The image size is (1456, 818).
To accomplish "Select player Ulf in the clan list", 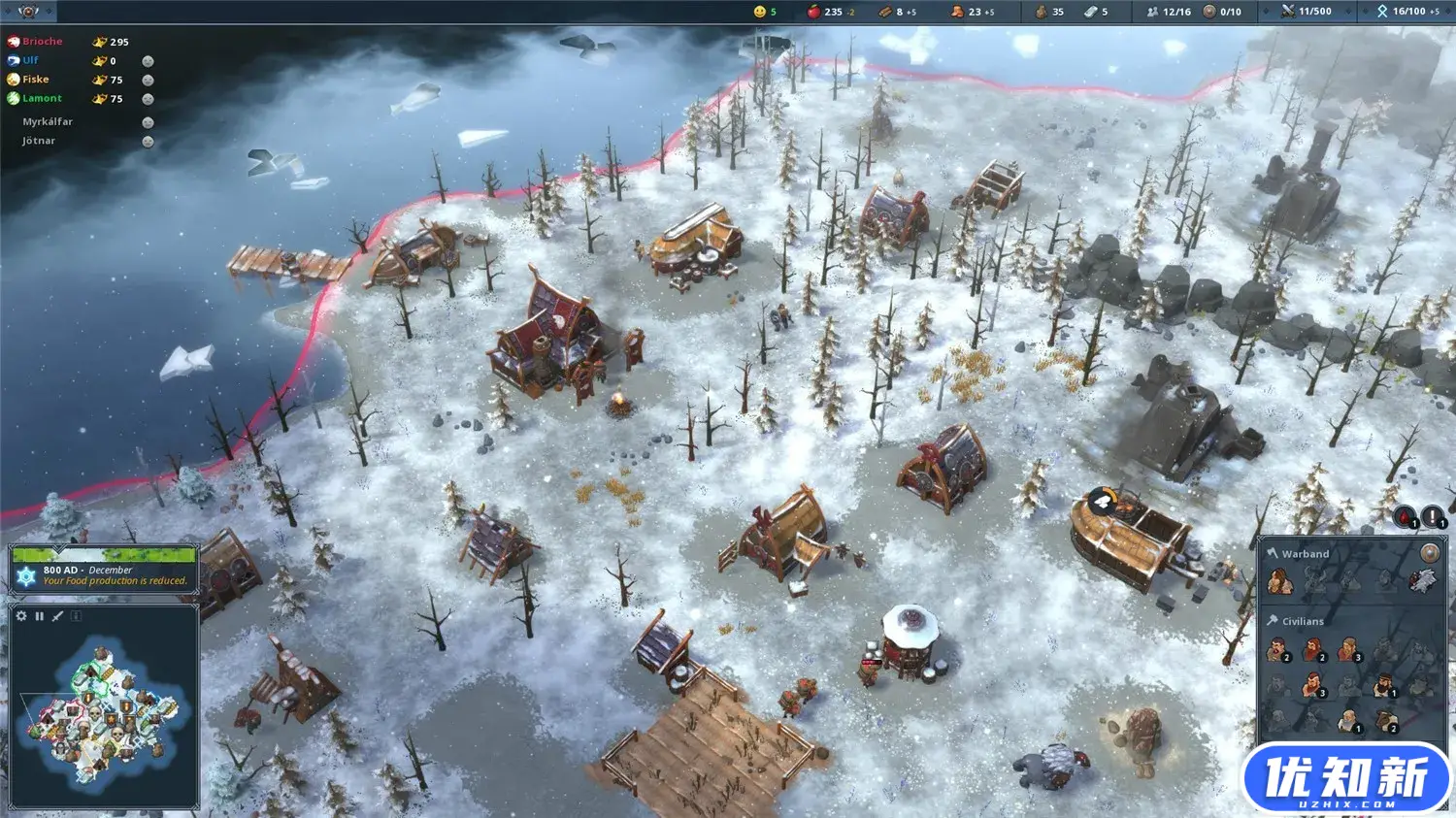I will (x=30, y=60).
